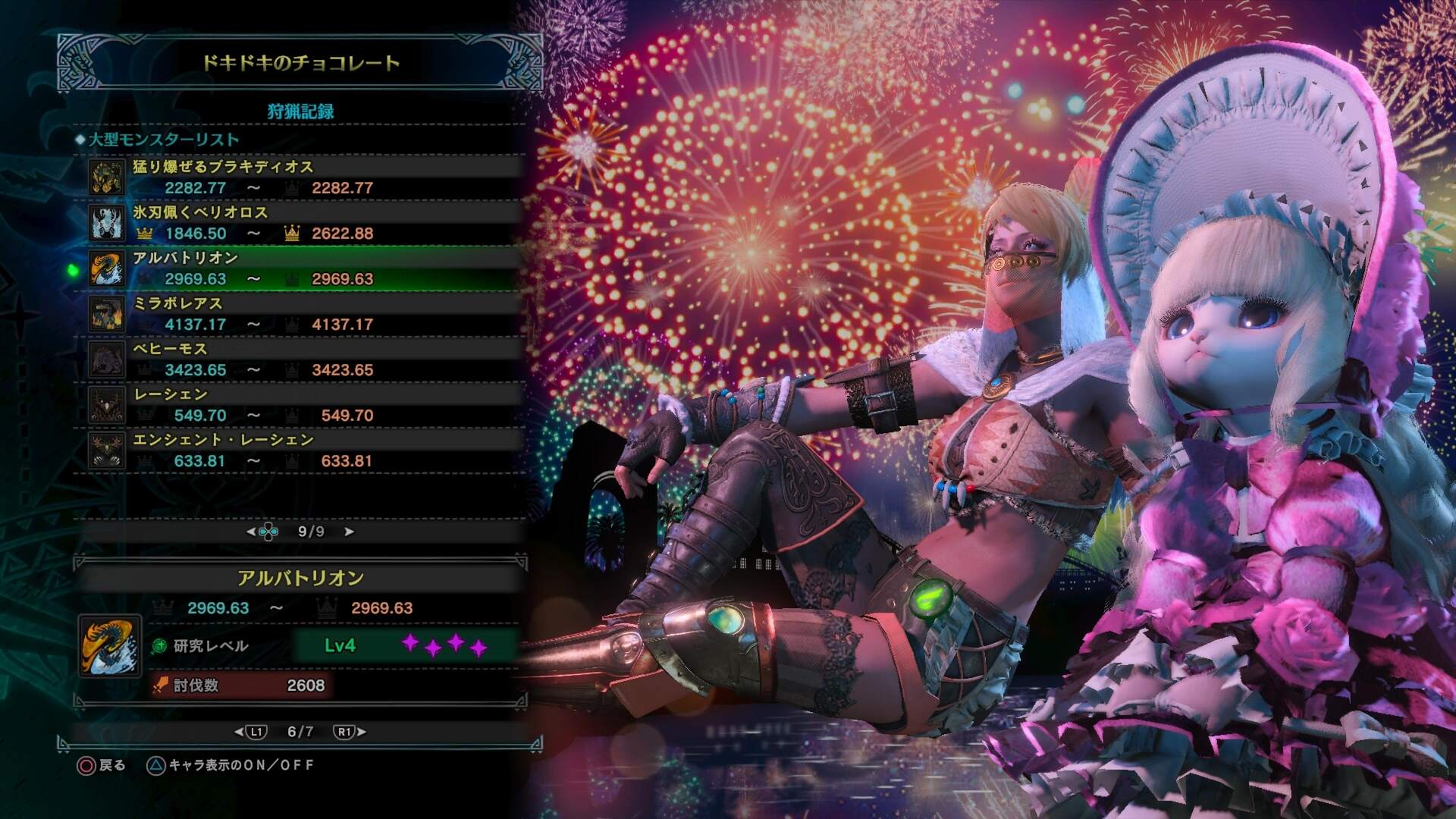
Task: Choose the エンシェント・レーシェン row
Action: point(303,450)
